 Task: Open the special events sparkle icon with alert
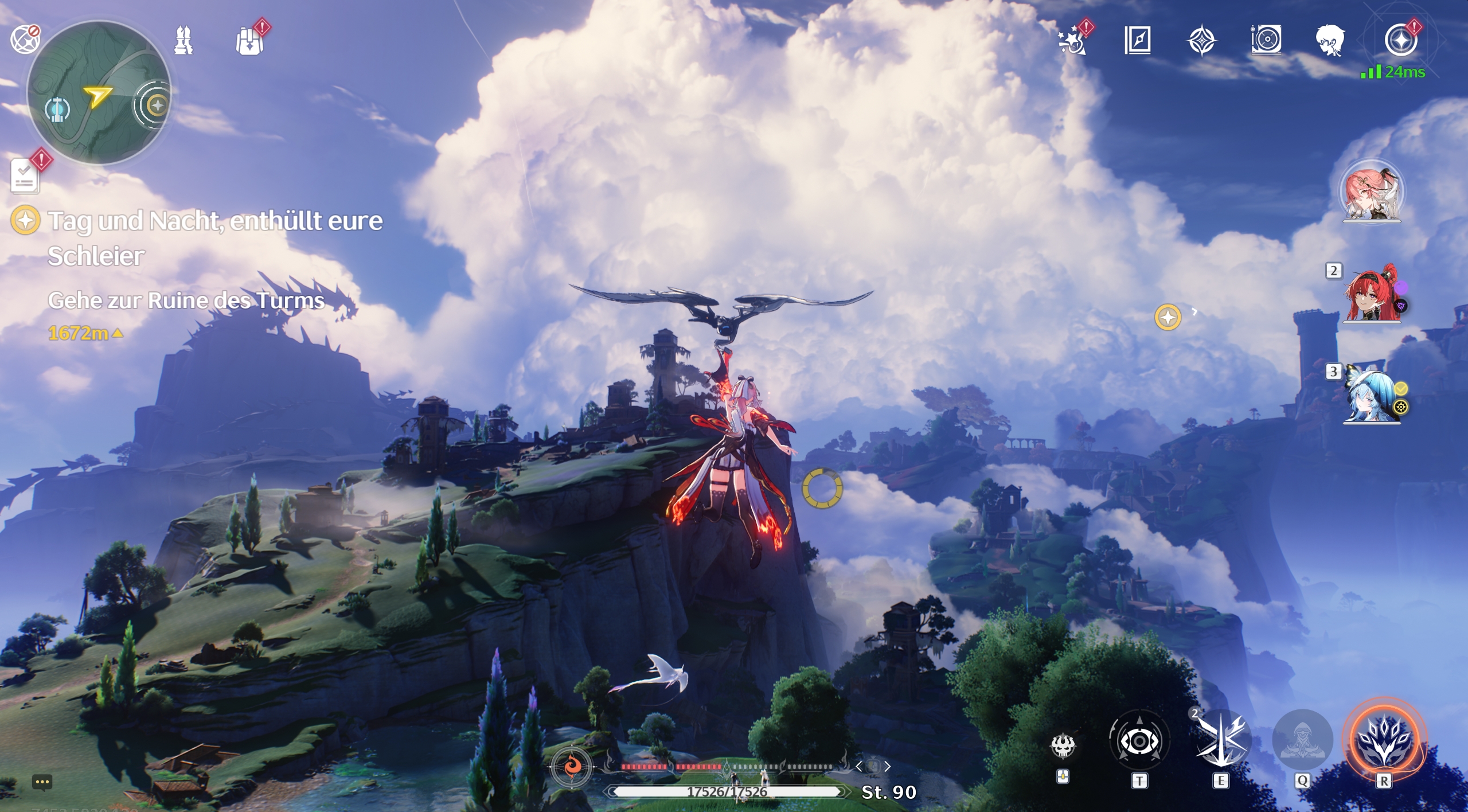click(1071, 40)
